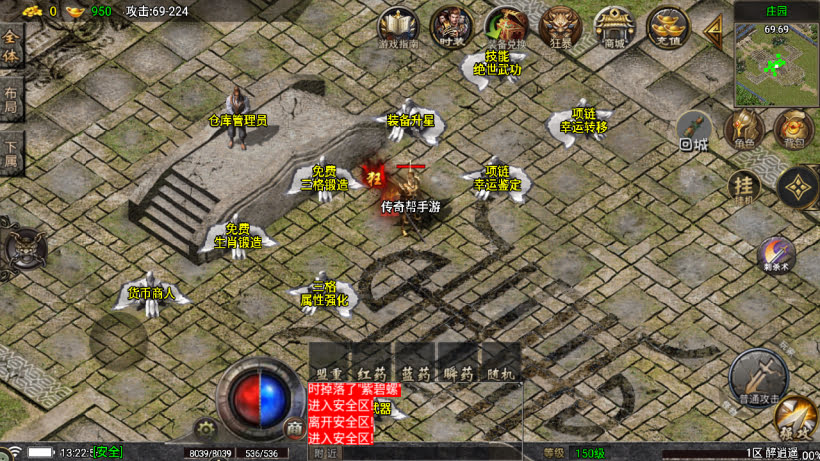
Task: Open the 装备兑换 equipment exchange chest
Action: [x=505, y=25]
